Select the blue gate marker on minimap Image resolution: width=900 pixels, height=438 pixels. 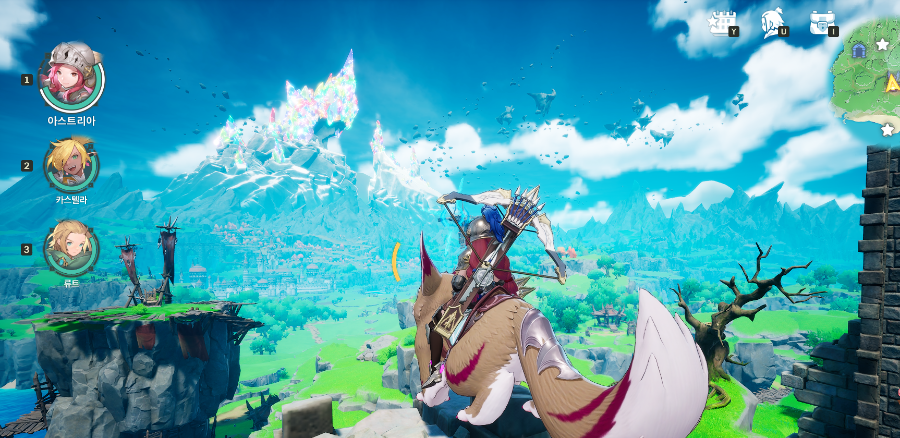pos(858,50)
